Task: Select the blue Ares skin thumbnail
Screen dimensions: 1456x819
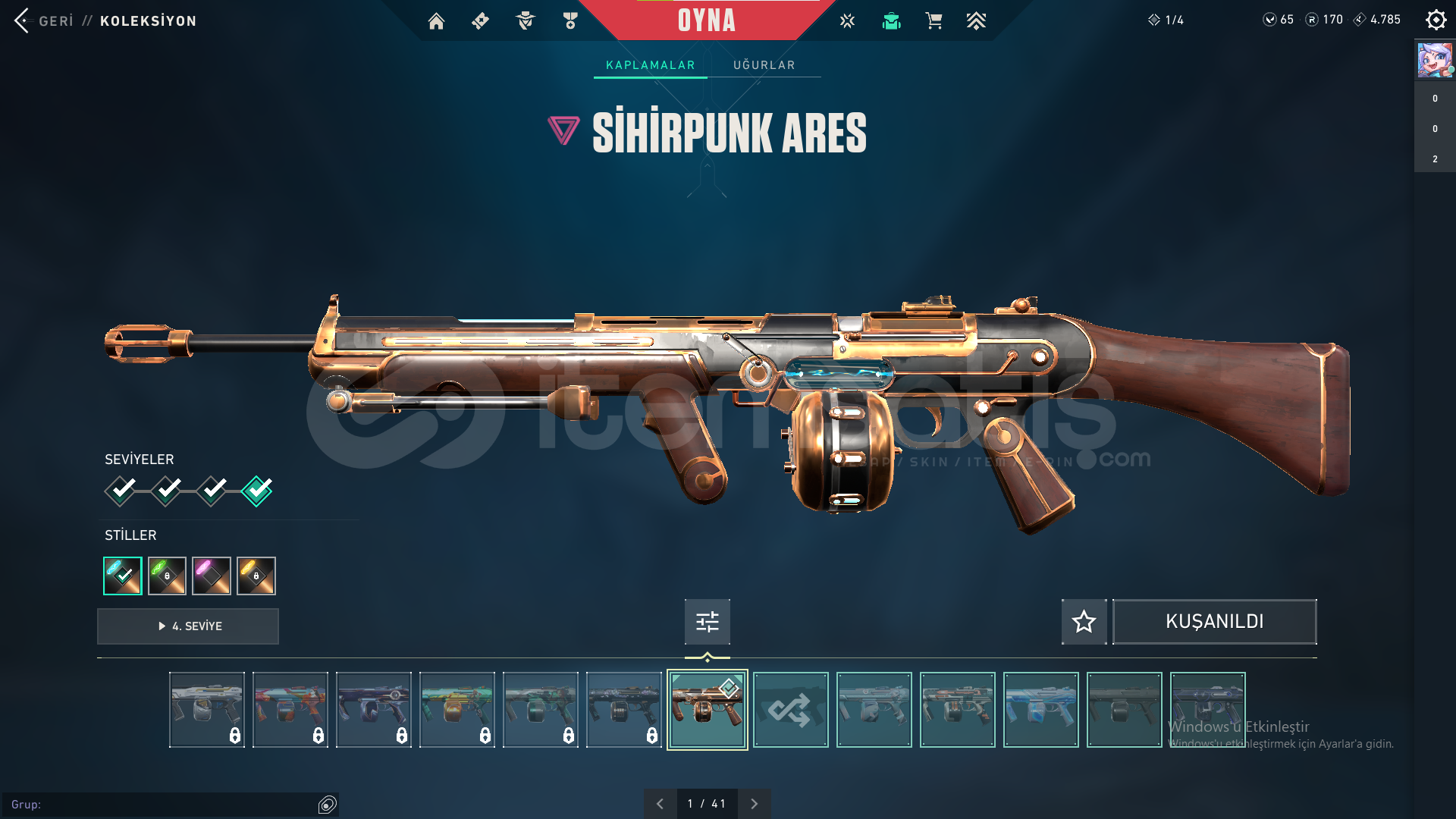Action: pos(1040,710)
